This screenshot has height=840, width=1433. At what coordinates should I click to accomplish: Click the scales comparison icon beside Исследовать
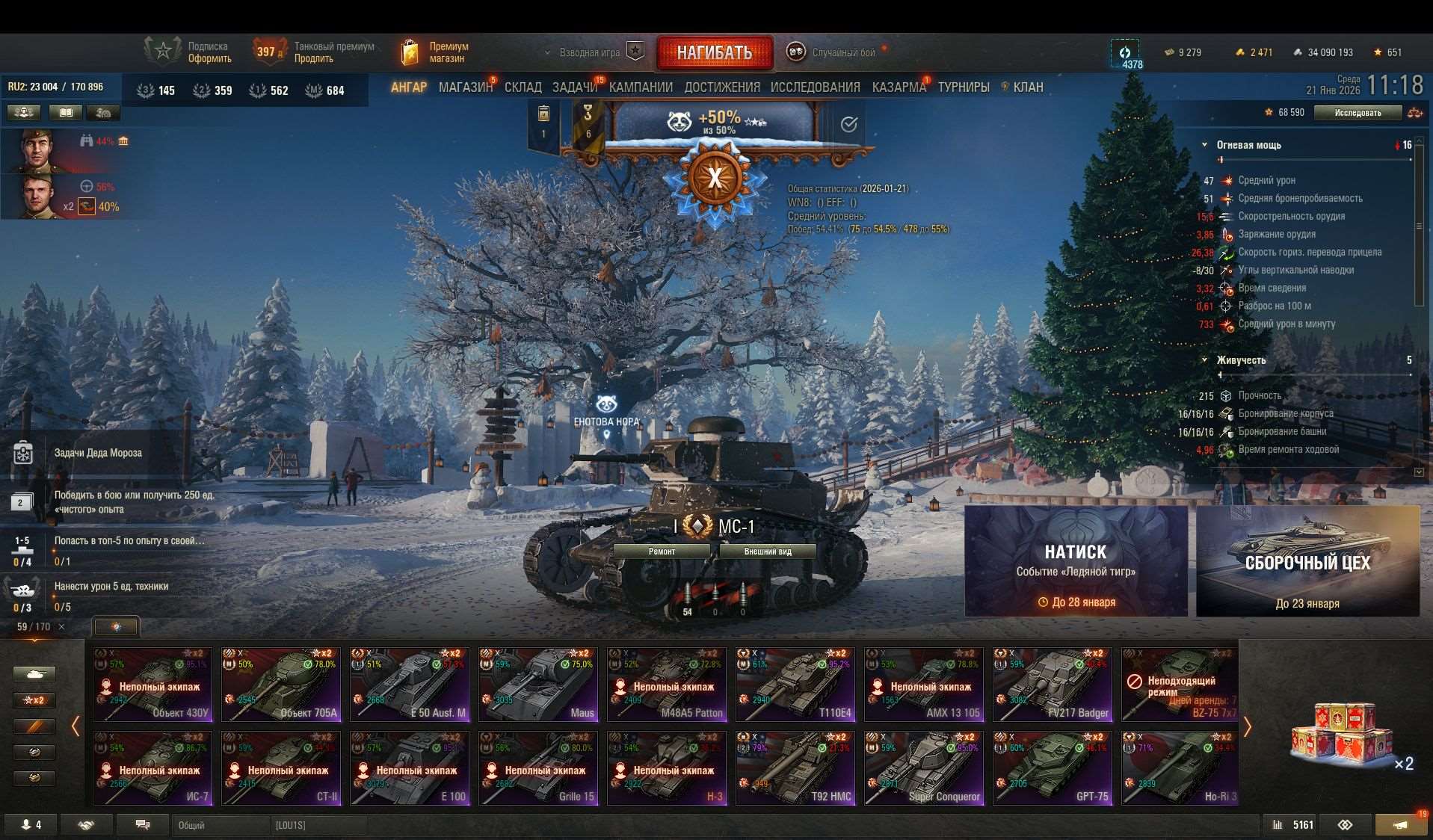(x=1415, y=112)
